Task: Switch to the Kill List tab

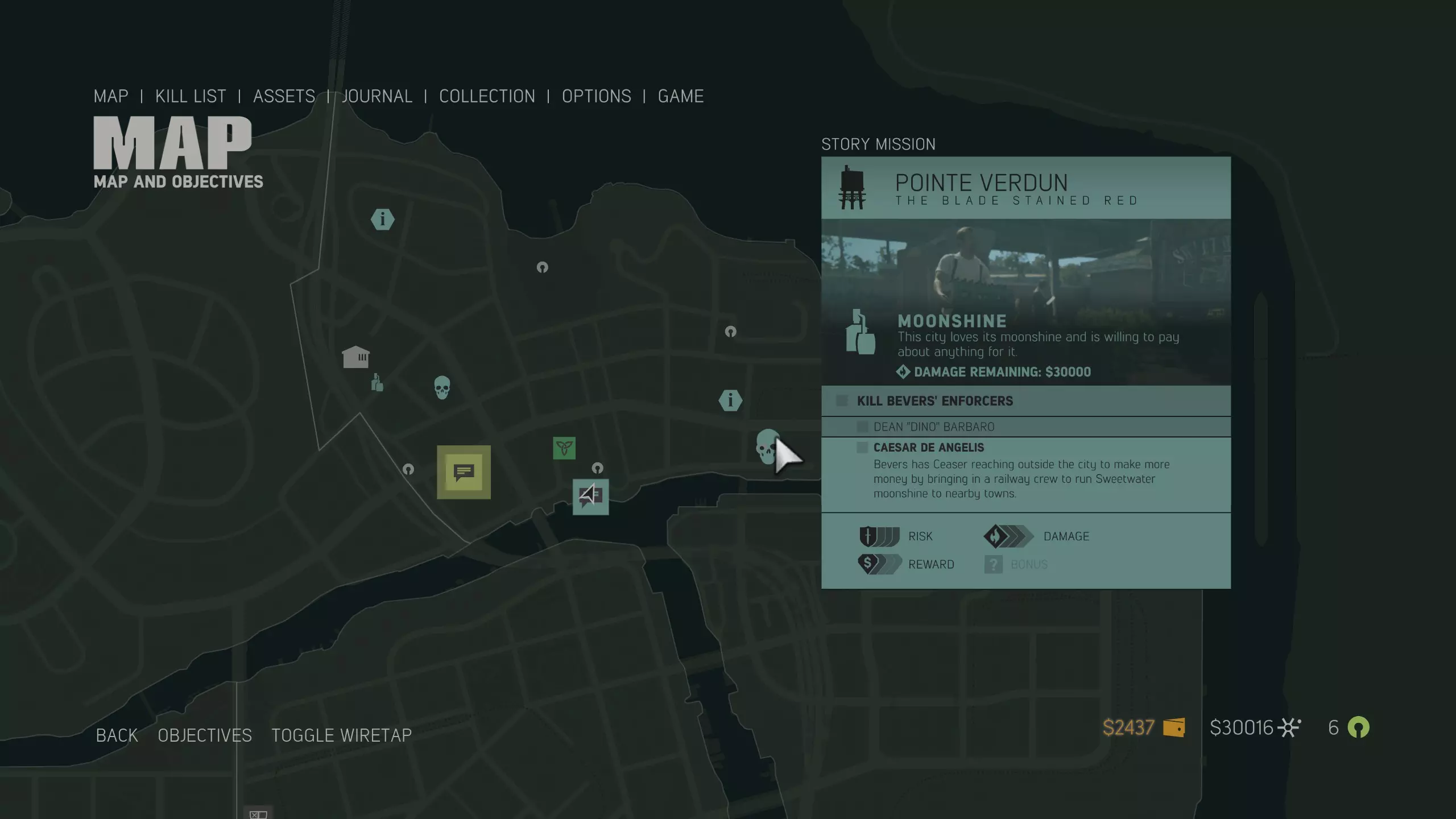Action: (191, 96)
